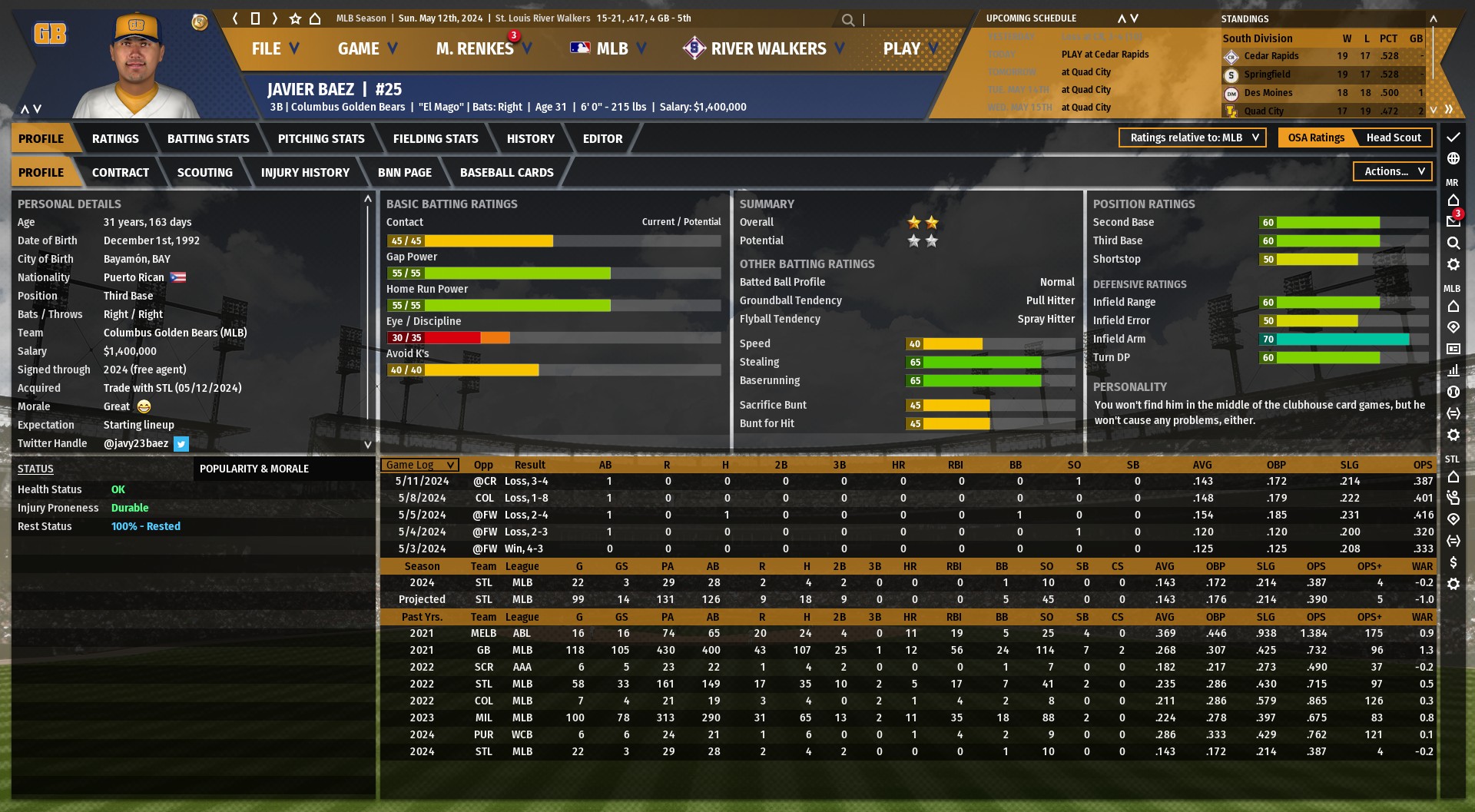Open the GAME menu
Image resolution: width=1475 pixels, height=812 pixels.
(x=367, y=48)
